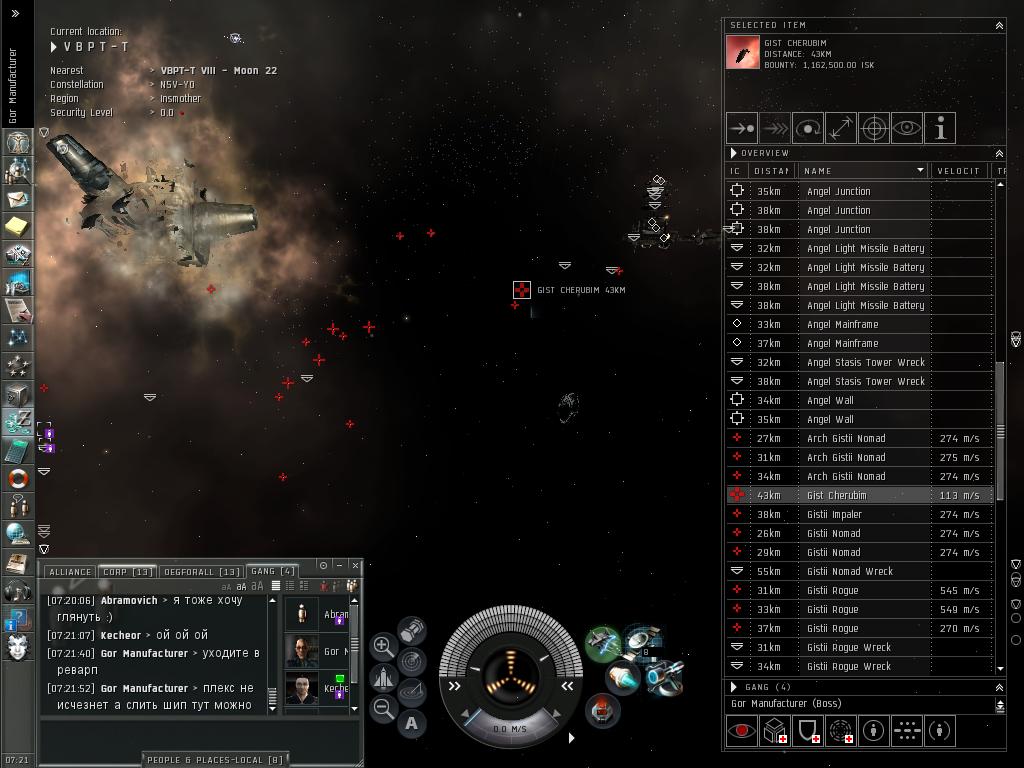The image size is (1024, 768).
Task: Show info for the selected item
Action: tap(940, 128)
